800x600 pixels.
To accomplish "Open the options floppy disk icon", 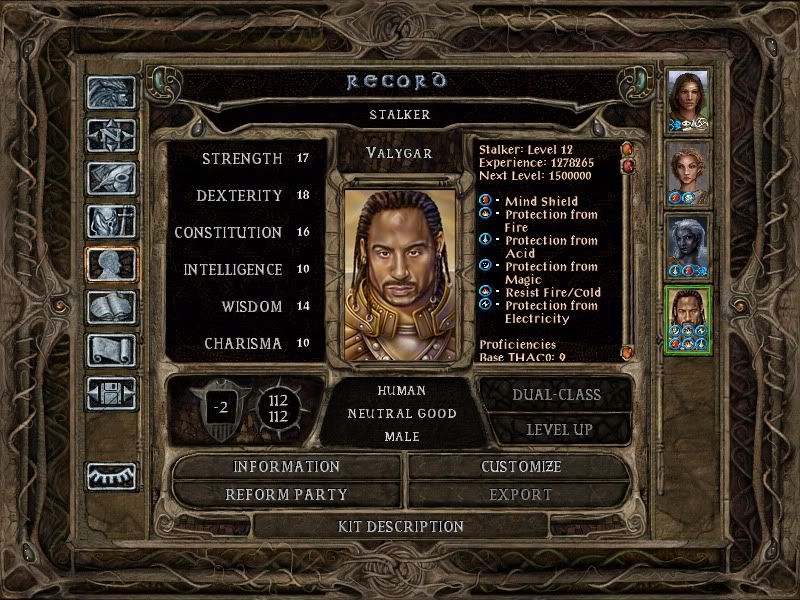I will (111, 392).
